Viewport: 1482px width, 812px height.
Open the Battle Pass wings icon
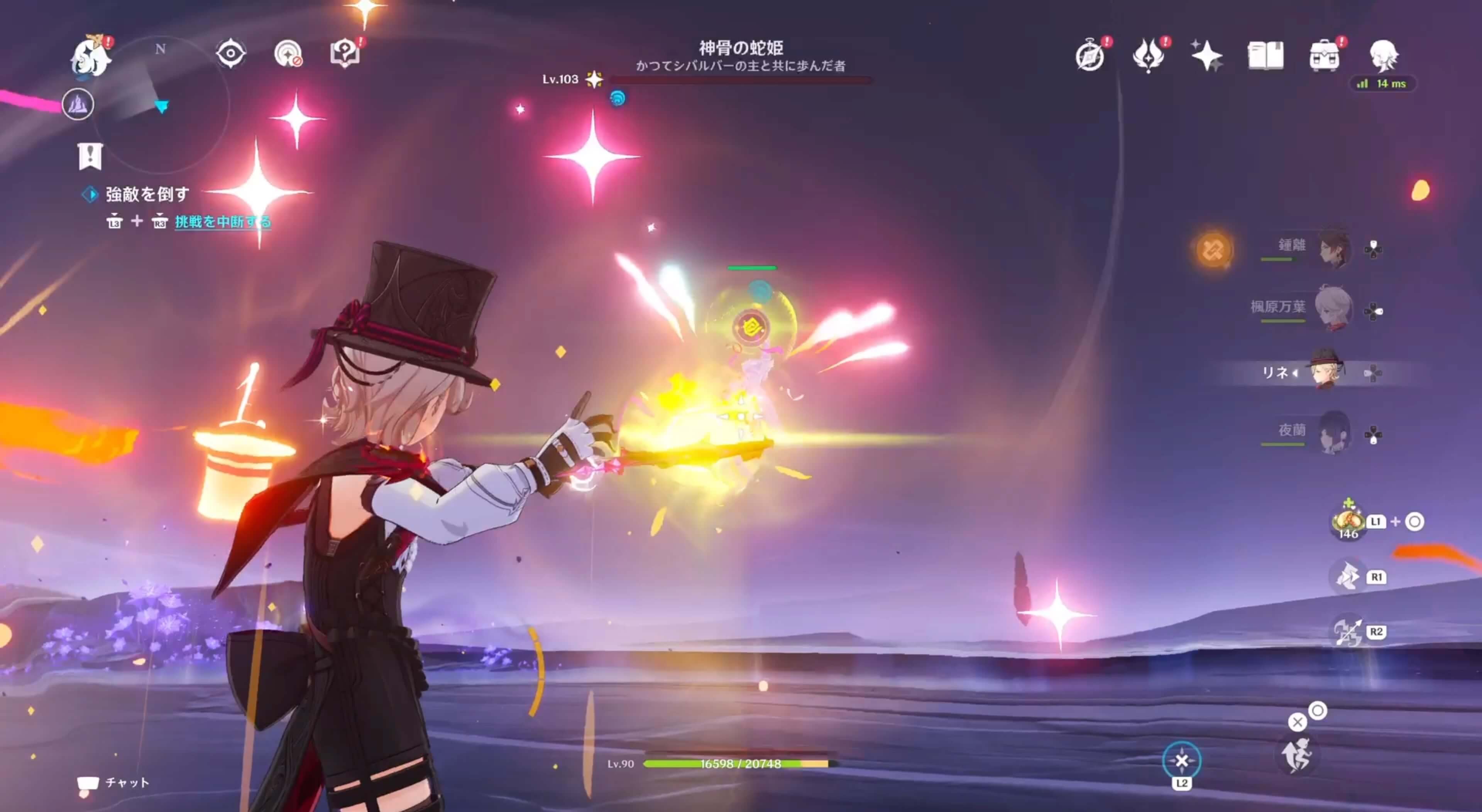click(x=1149, y=55)
